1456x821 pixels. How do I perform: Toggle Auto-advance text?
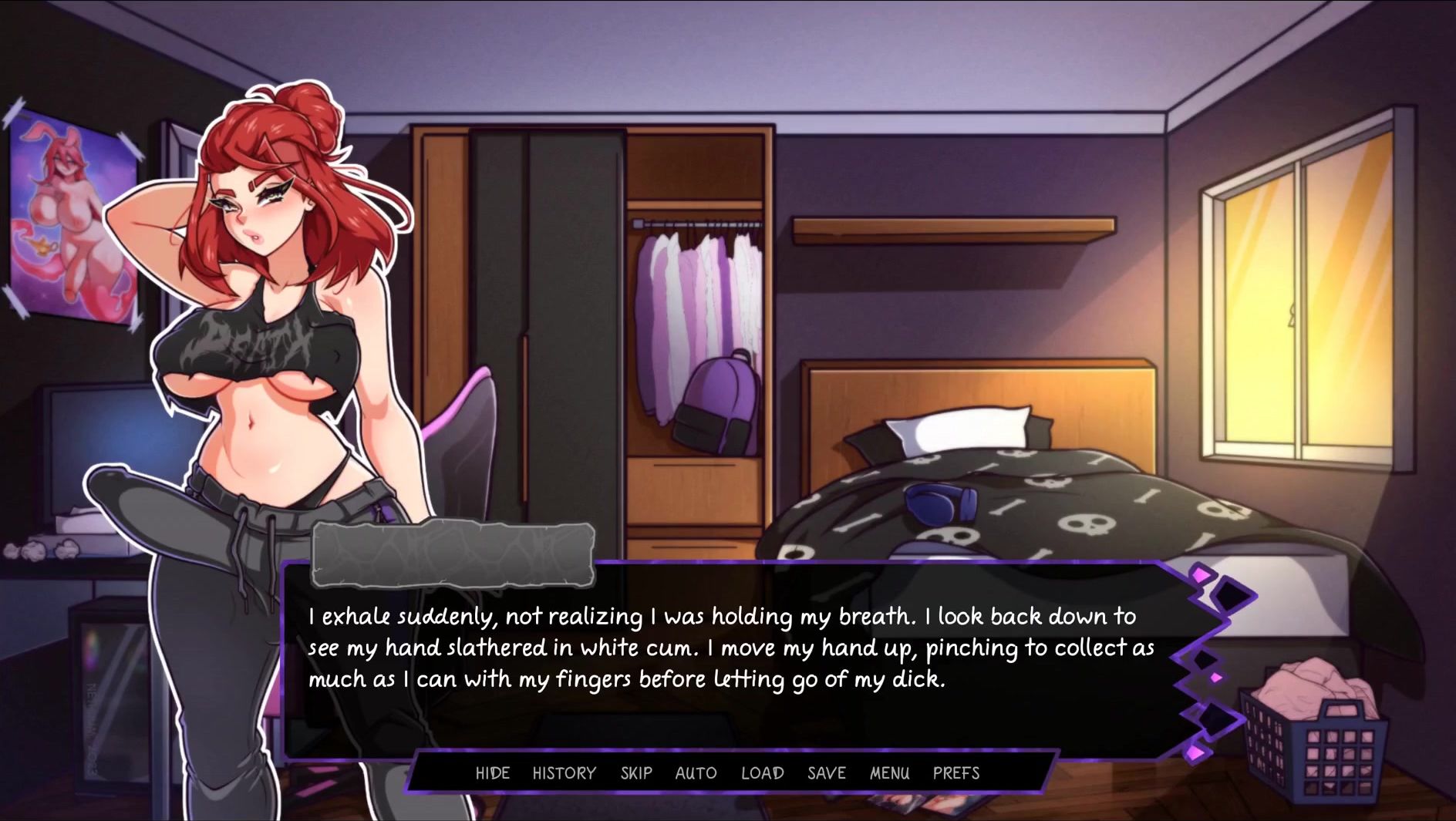[696, 772]
